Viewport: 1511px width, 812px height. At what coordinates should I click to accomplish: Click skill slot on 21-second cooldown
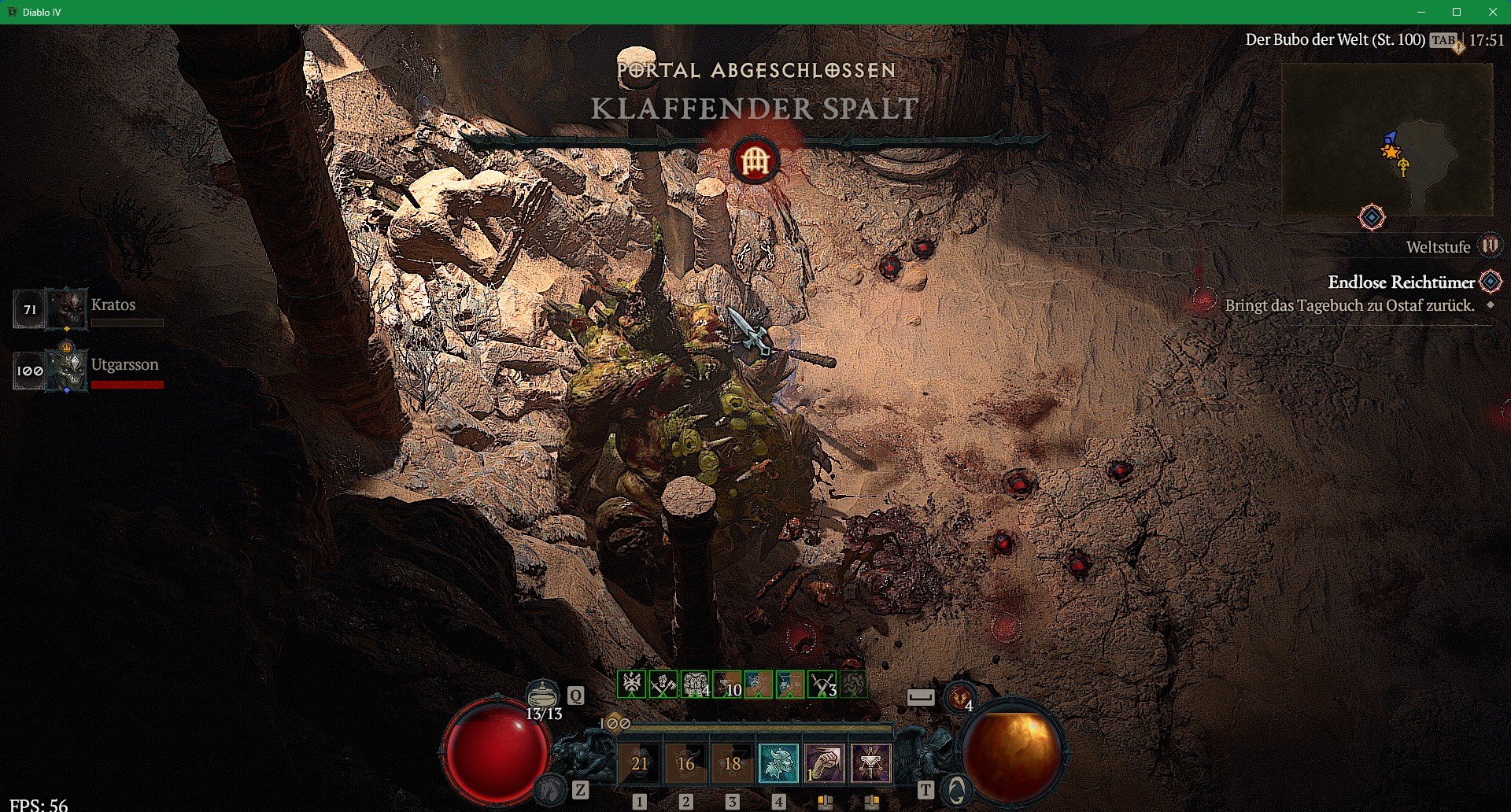point(639,762)
